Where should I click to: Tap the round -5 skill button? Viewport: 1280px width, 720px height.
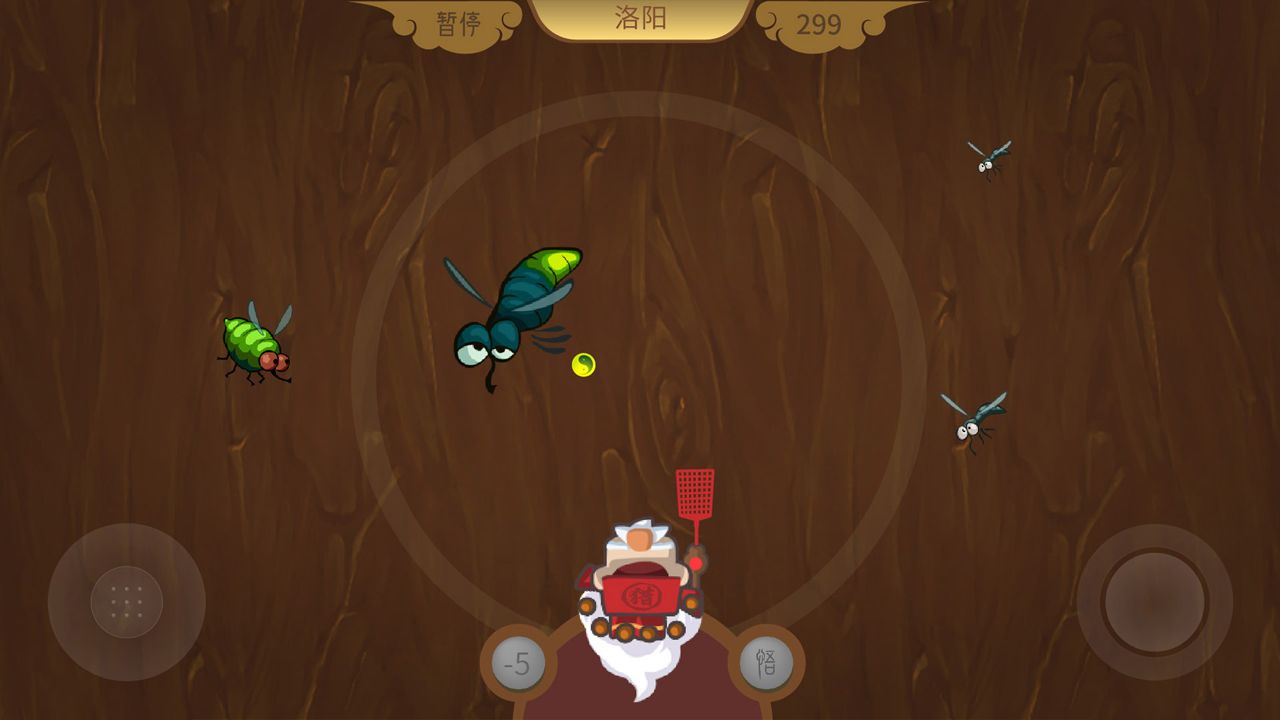pos(518,664)
